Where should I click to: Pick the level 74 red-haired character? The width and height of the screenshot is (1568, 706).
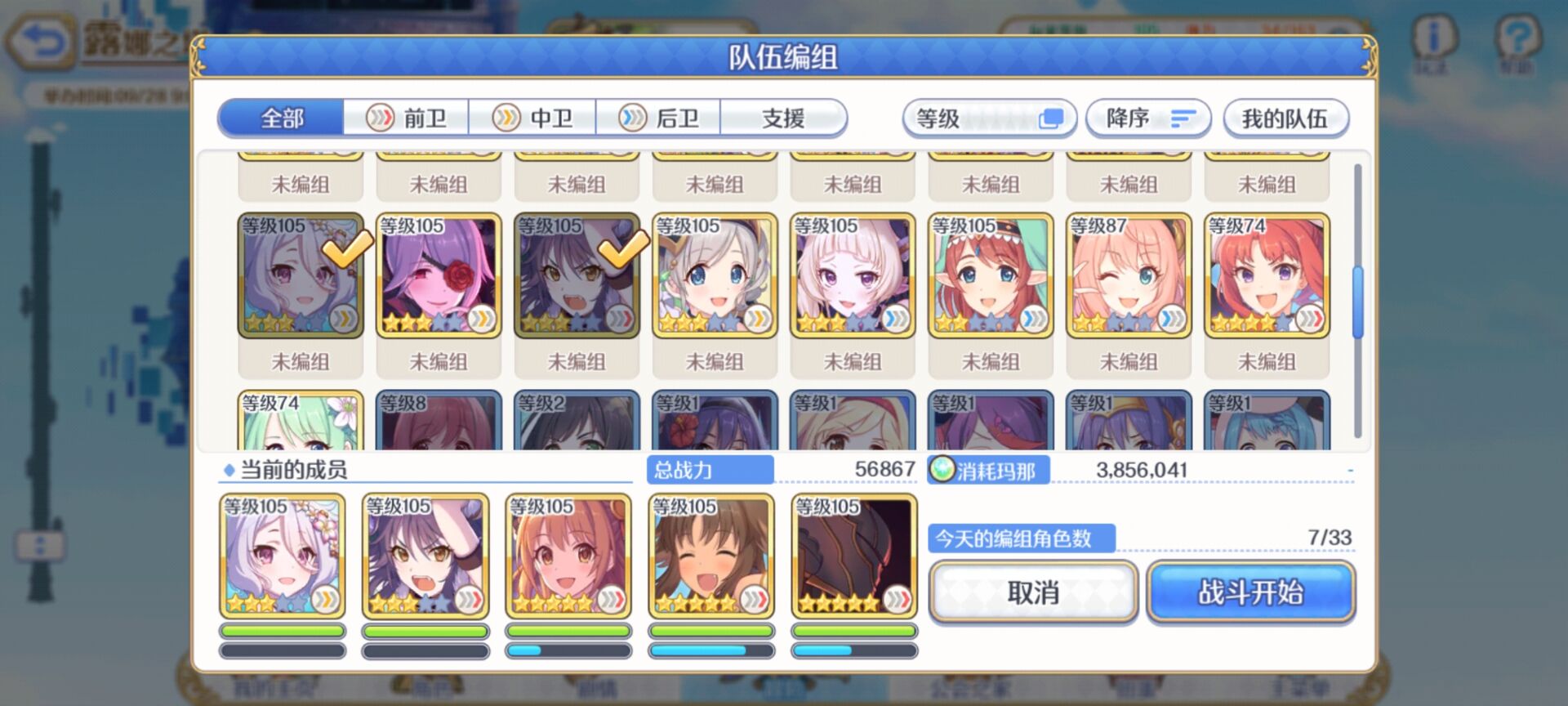point(1267,275)
